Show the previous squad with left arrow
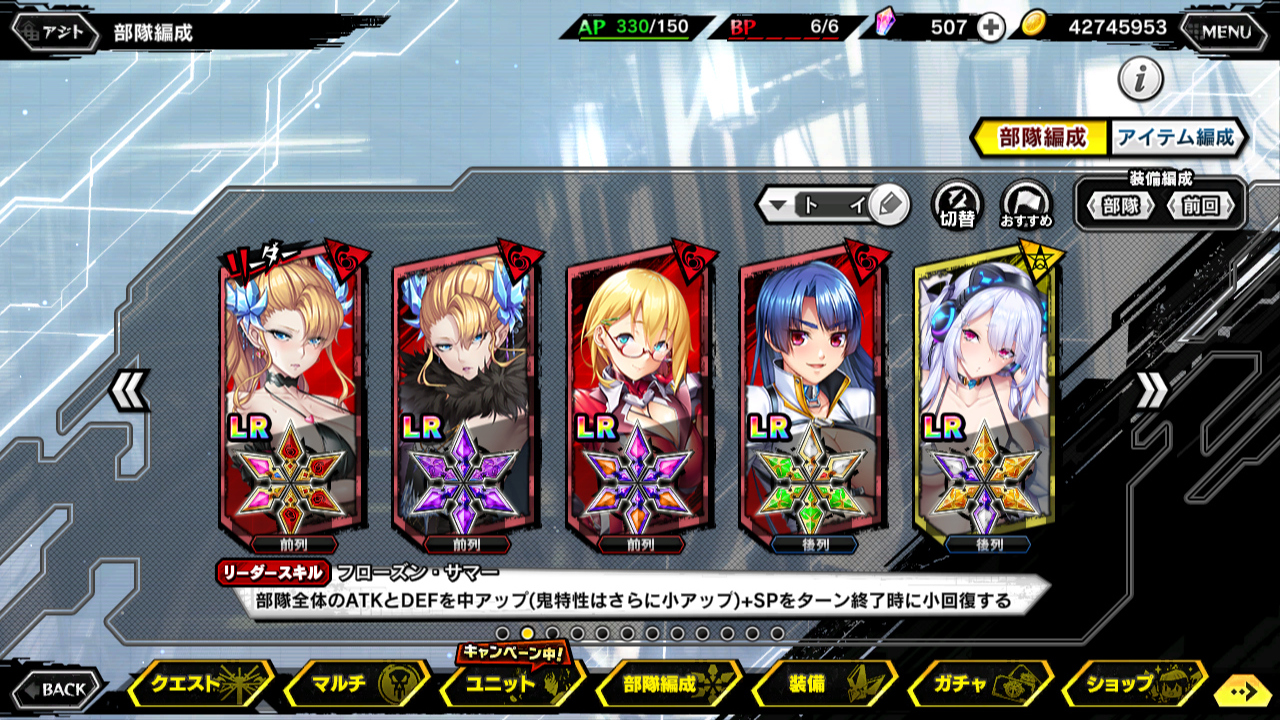1280x720 pixels. coord(129,390)
